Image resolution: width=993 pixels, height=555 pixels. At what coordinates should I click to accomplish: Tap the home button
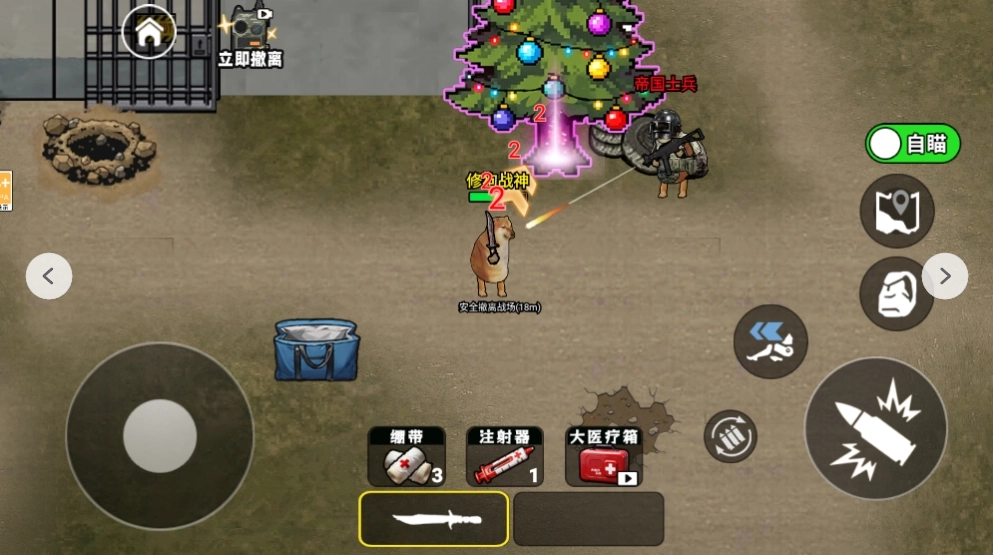coord(149,32)
